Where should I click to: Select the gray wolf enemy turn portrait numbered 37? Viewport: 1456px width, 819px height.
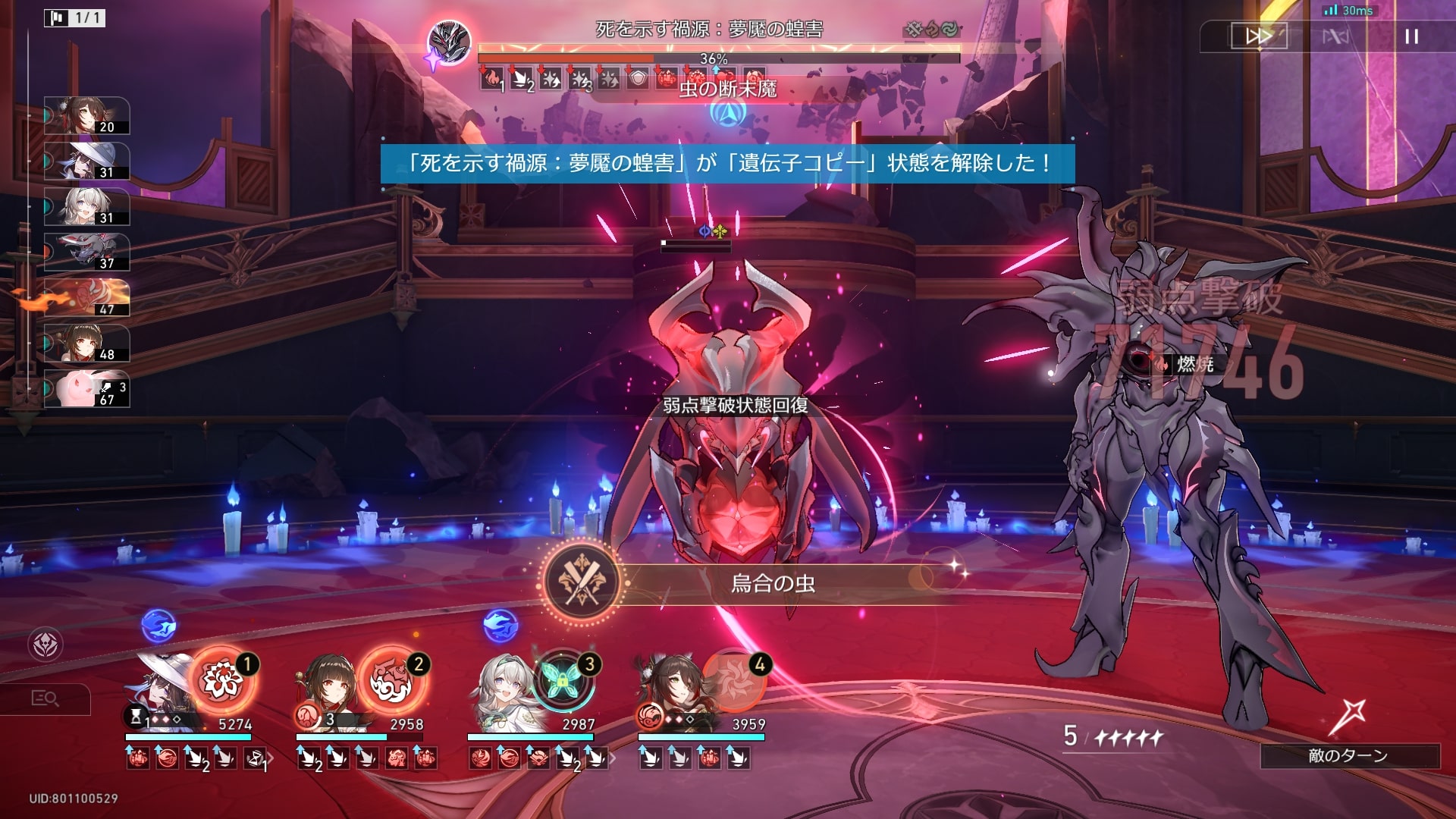point(86,253)
